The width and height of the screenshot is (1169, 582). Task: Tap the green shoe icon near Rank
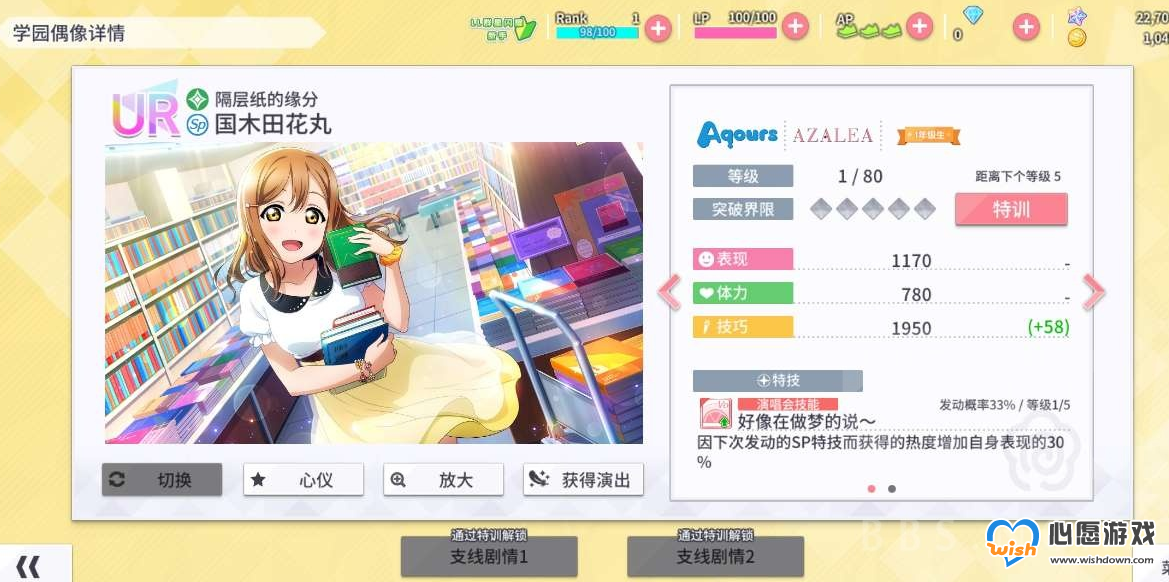tap(526, 27)
